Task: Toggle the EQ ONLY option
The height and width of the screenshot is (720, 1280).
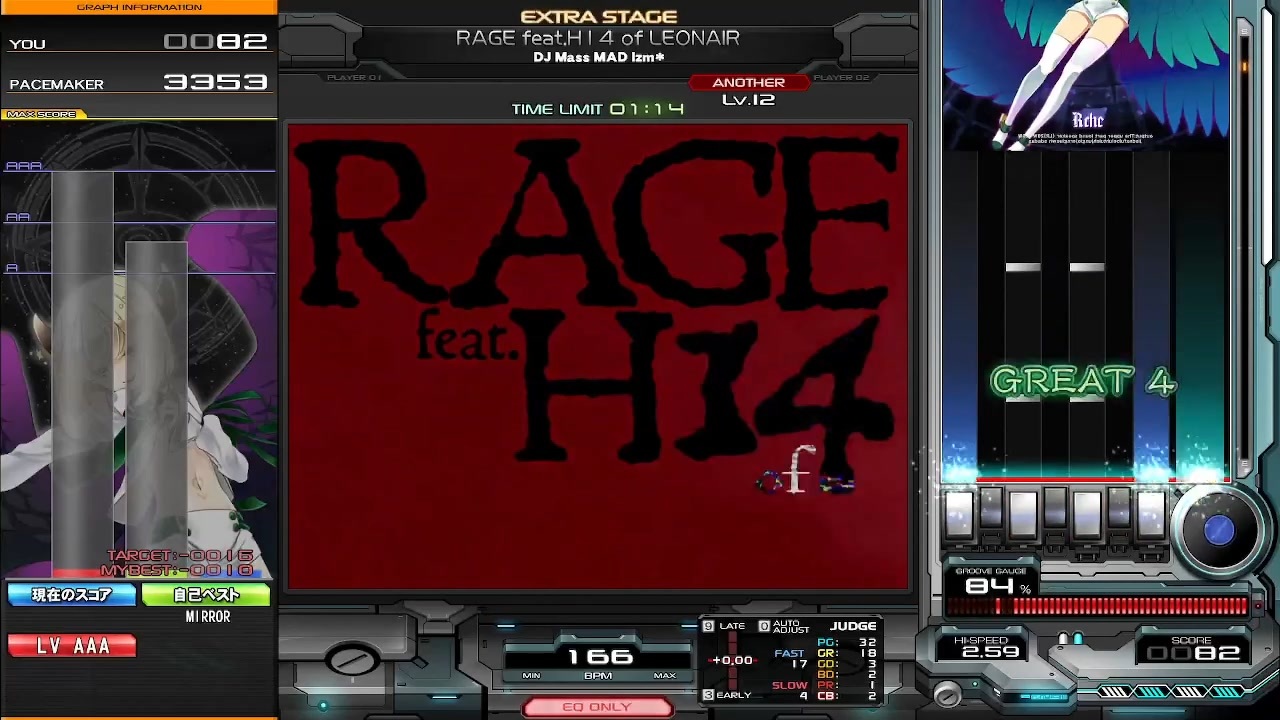Action: click(596, 707)
